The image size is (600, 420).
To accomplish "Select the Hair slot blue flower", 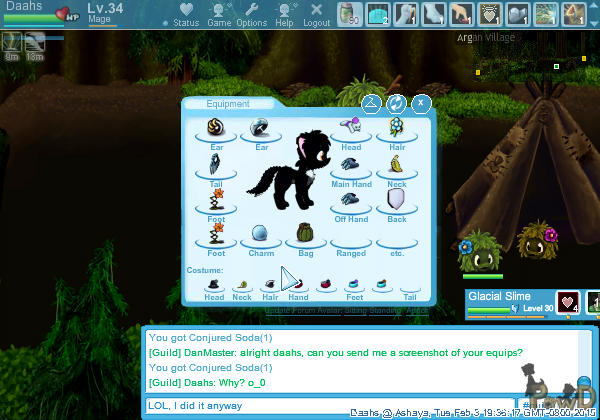I will click(397, 127).
